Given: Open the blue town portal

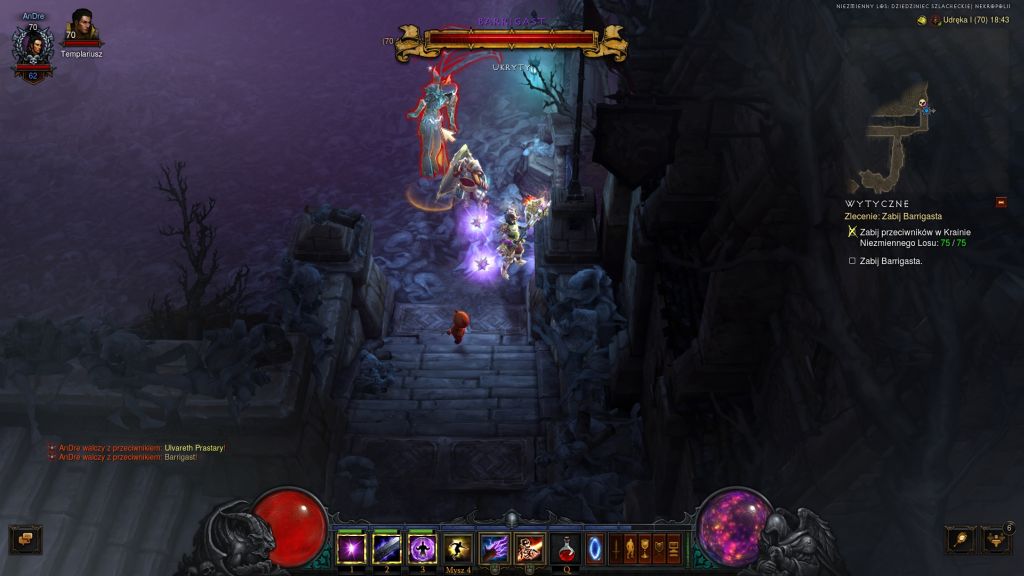Looking at the screenshot, I should (x=595, y=548).
